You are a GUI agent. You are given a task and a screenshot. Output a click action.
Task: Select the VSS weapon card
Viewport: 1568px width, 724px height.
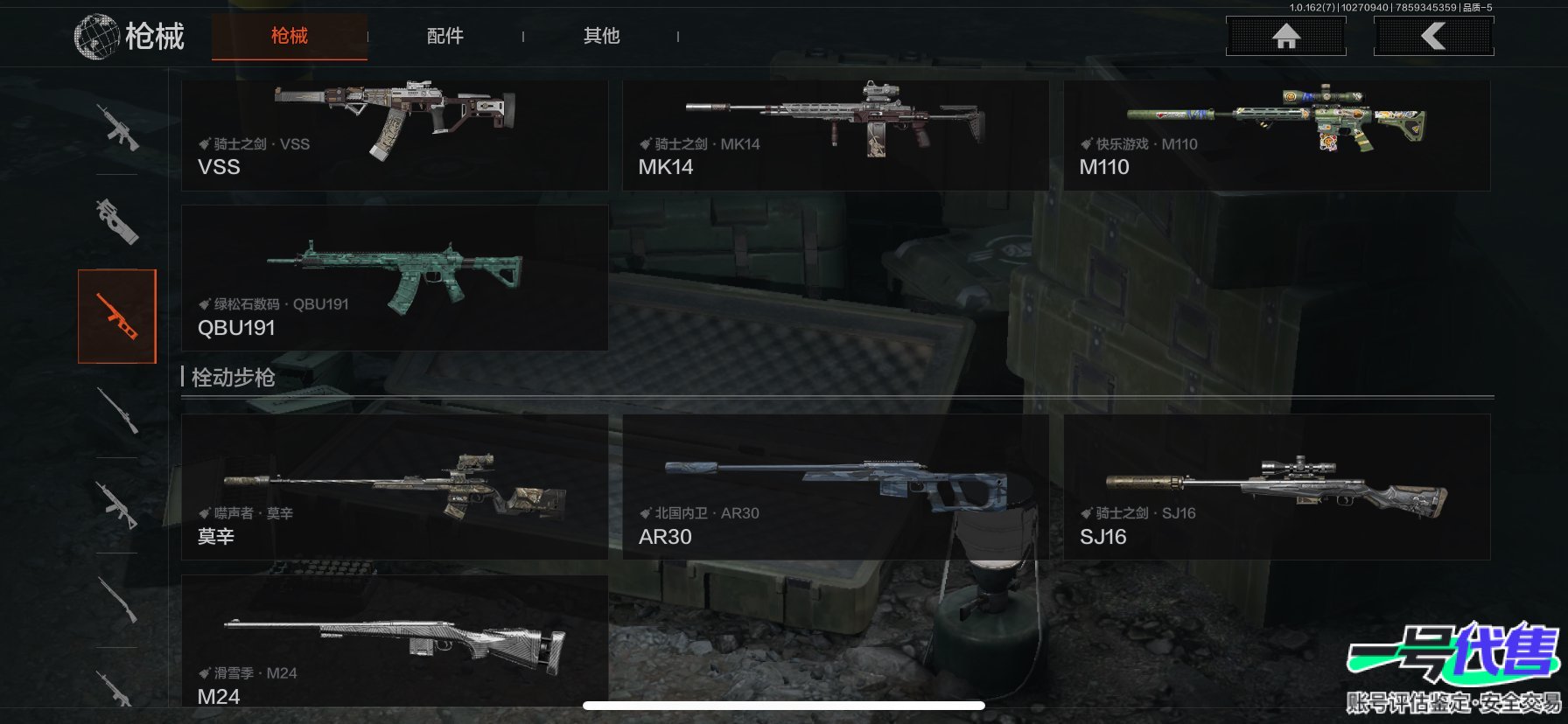tap(395, 136)
